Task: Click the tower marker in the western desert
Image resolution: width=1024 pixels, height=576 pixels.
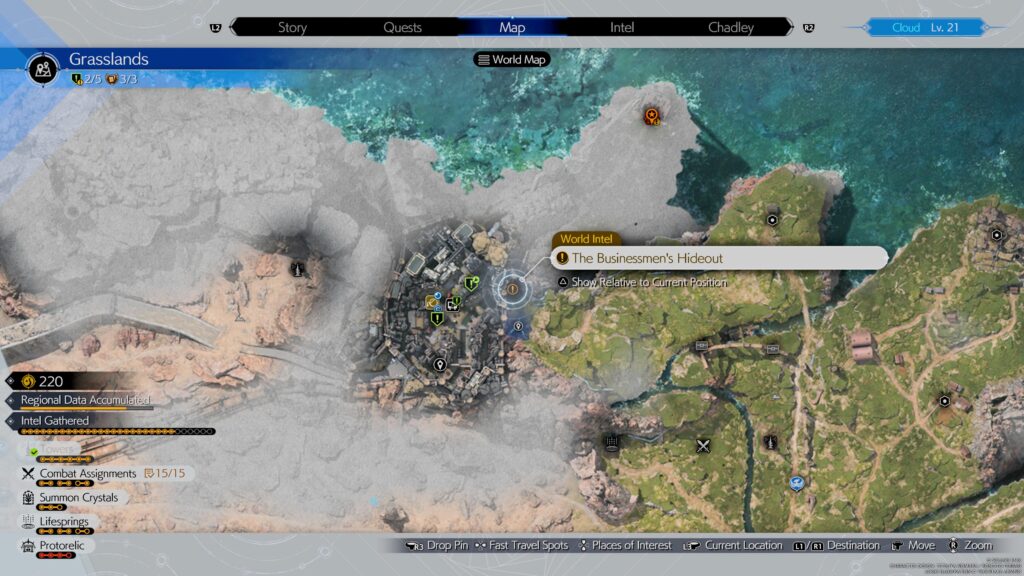Action: coord(297,268)
